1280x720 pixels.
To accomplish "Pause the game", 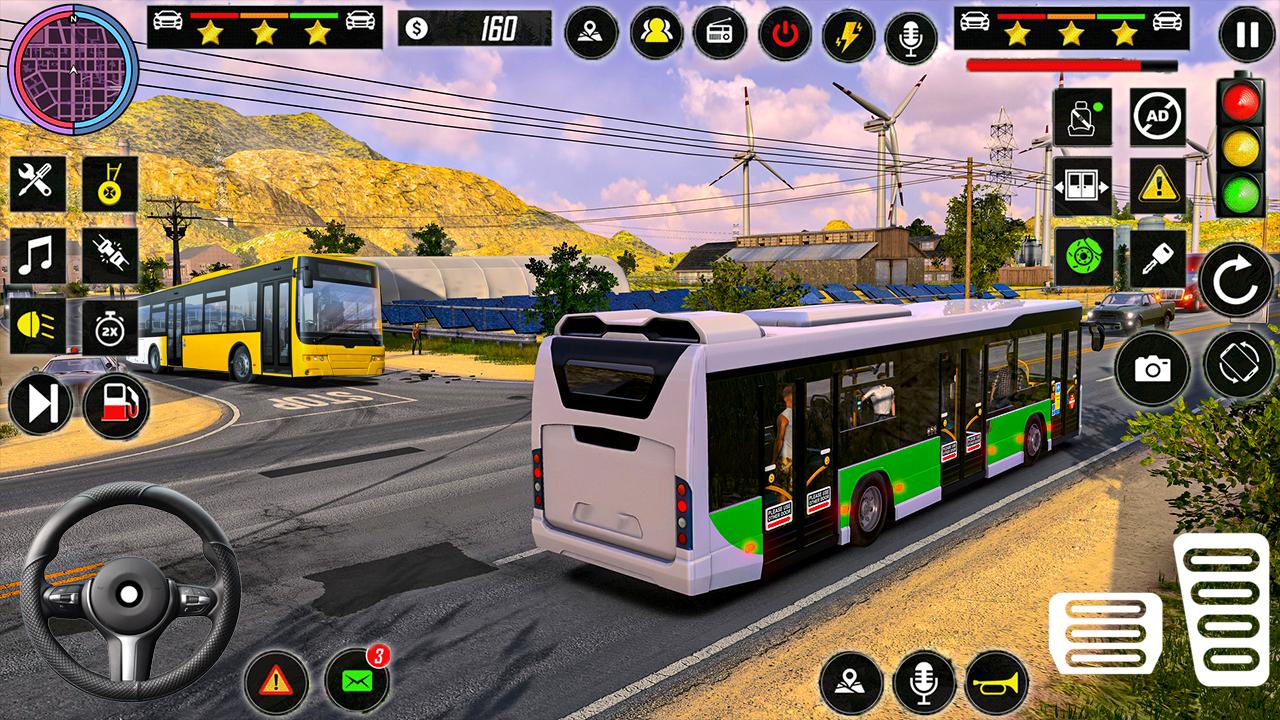I will coord(1246,34).
